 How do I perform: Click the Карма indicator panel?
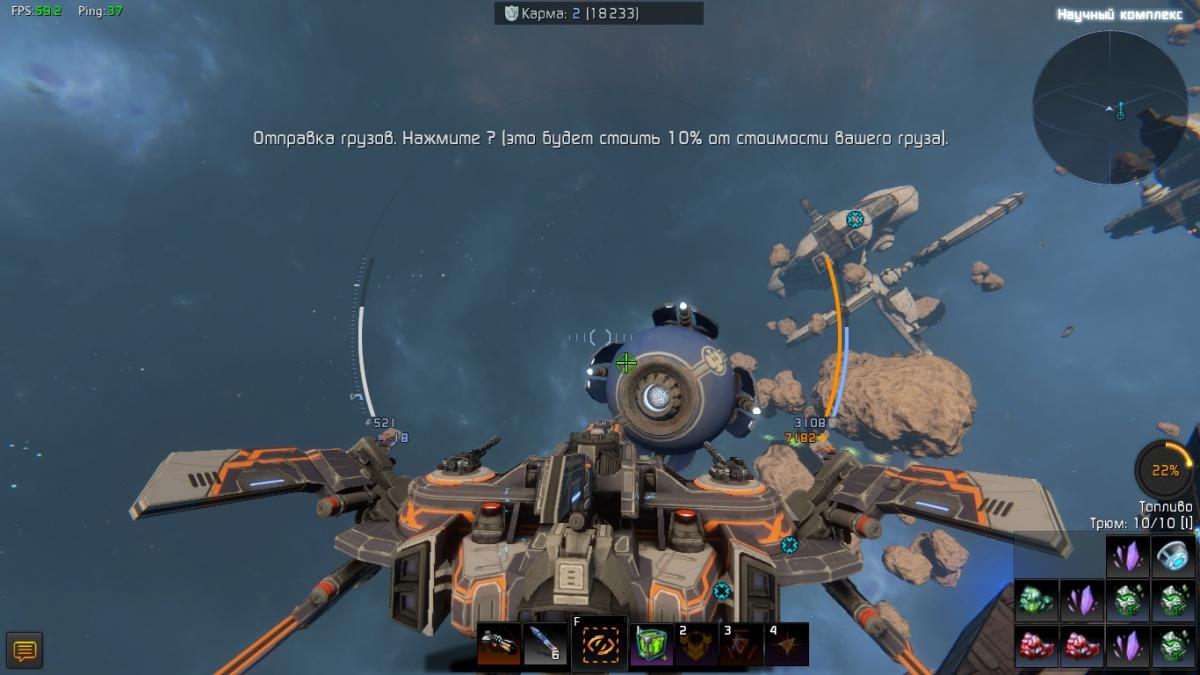coord(598,13)
